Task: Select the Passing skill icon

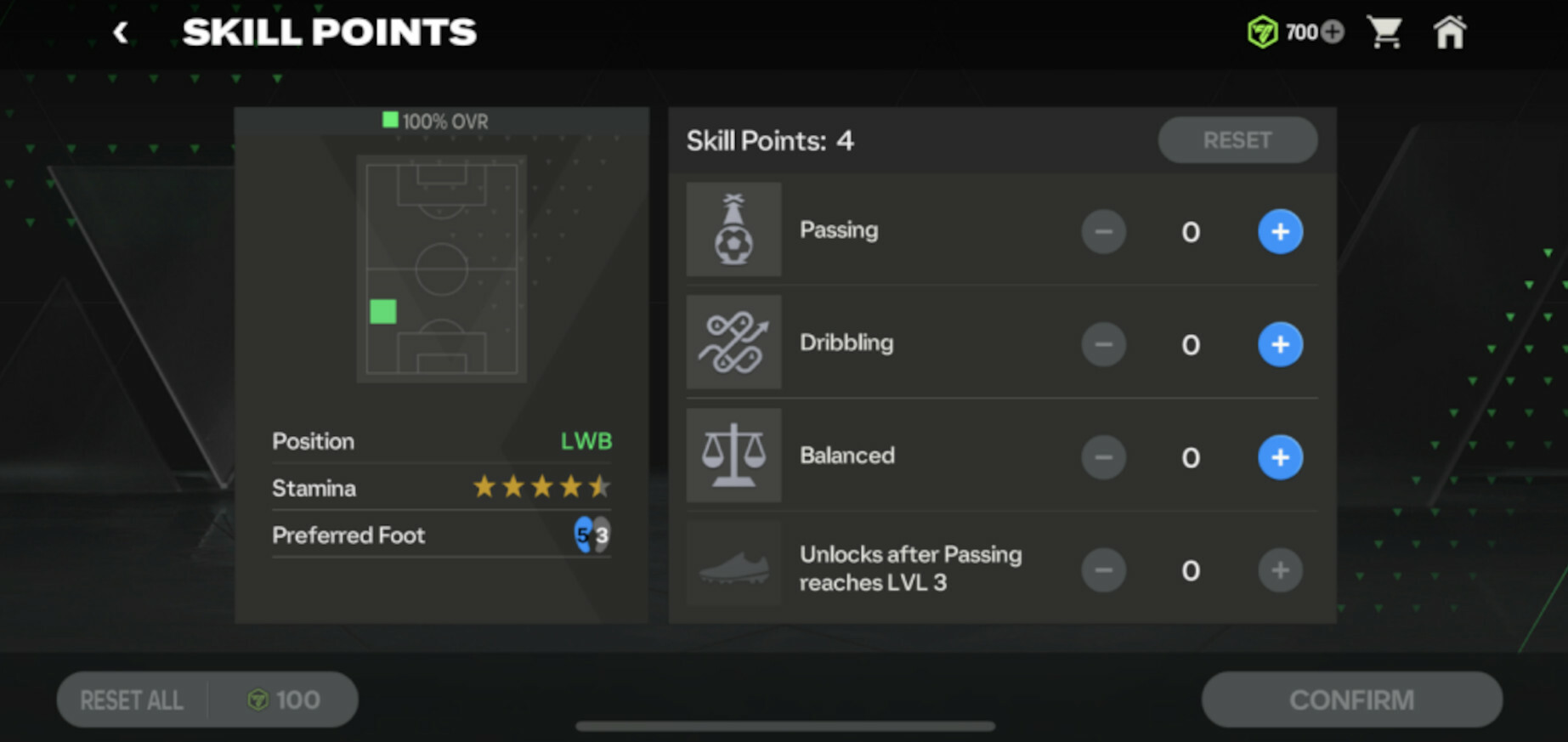Action: click(733, 229)
